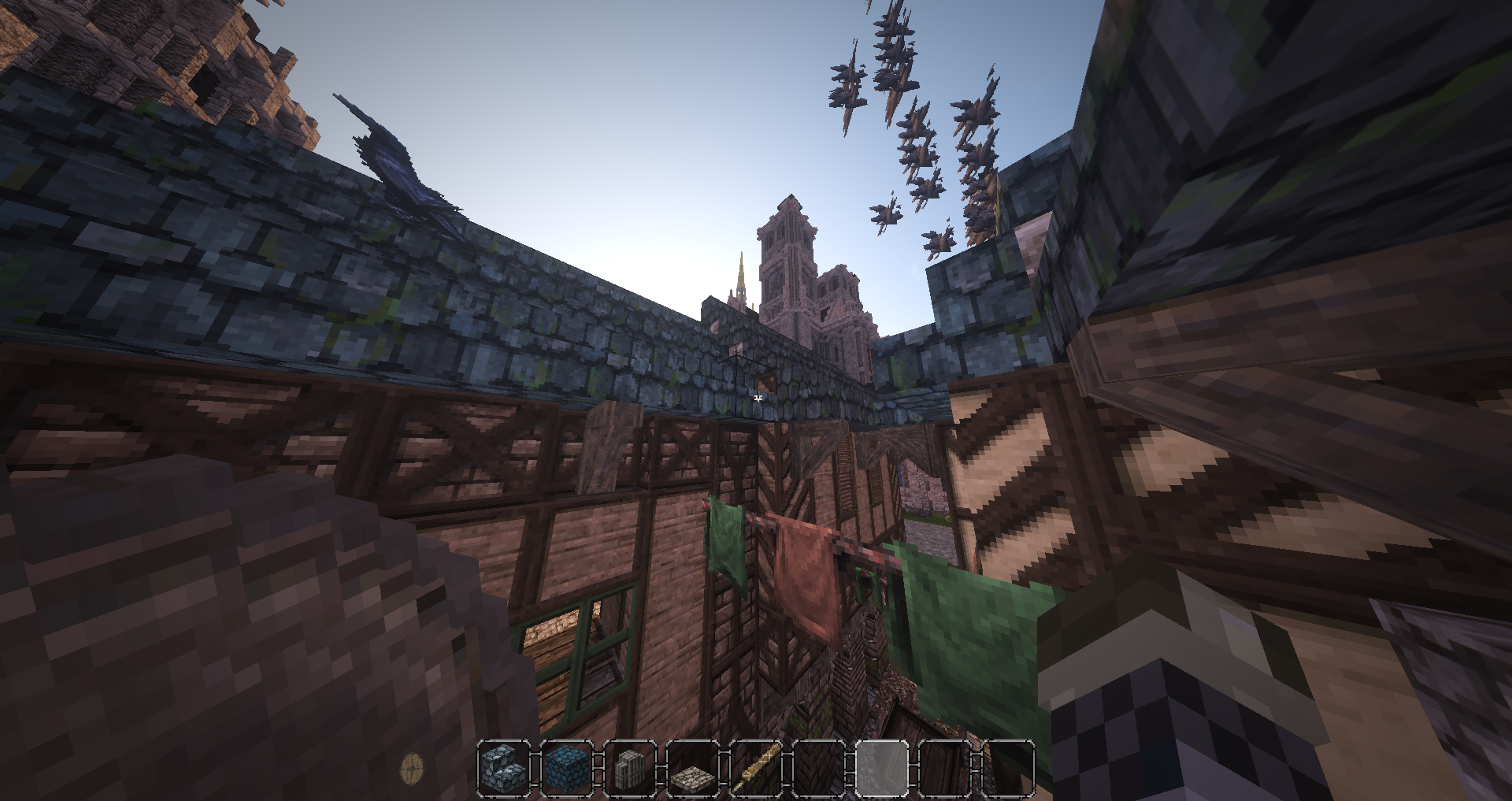The width and height of the screenshot is (1512, 801).
Task: Click the highlighted selected hotbar slot
Action: click(x=881, y=768)
